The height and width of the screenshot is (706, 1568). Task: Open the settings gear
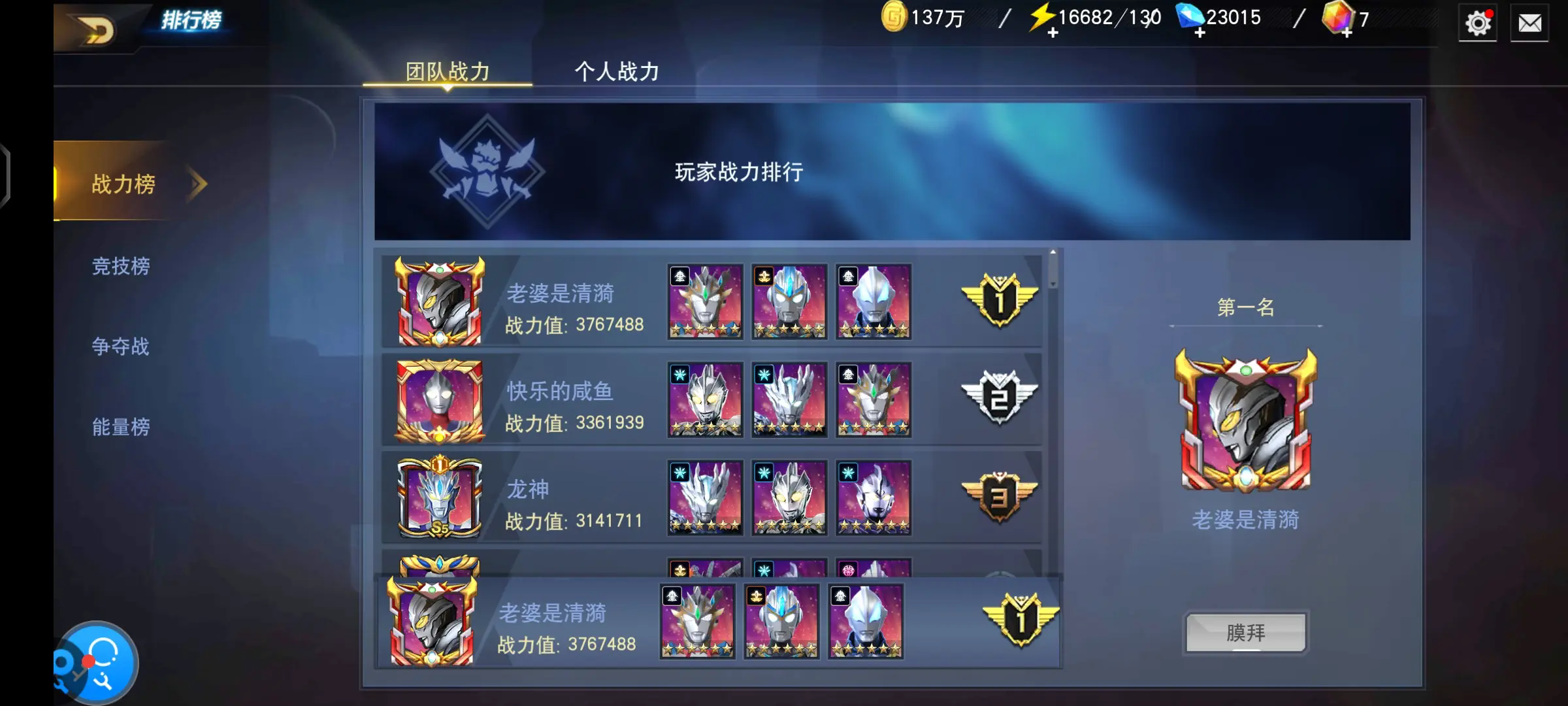1478,23
